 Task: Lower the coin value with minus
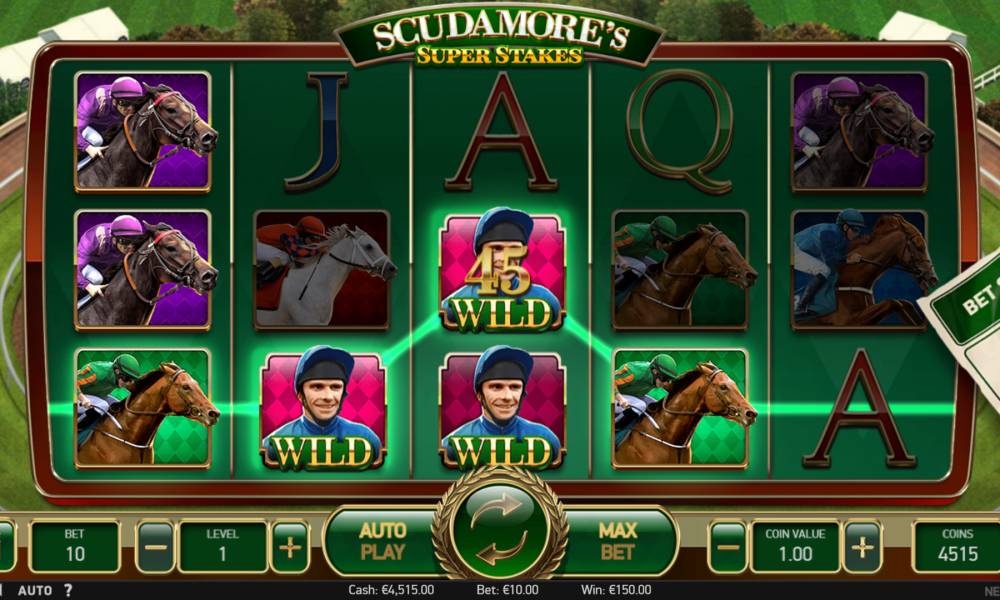tap(728, 547)
